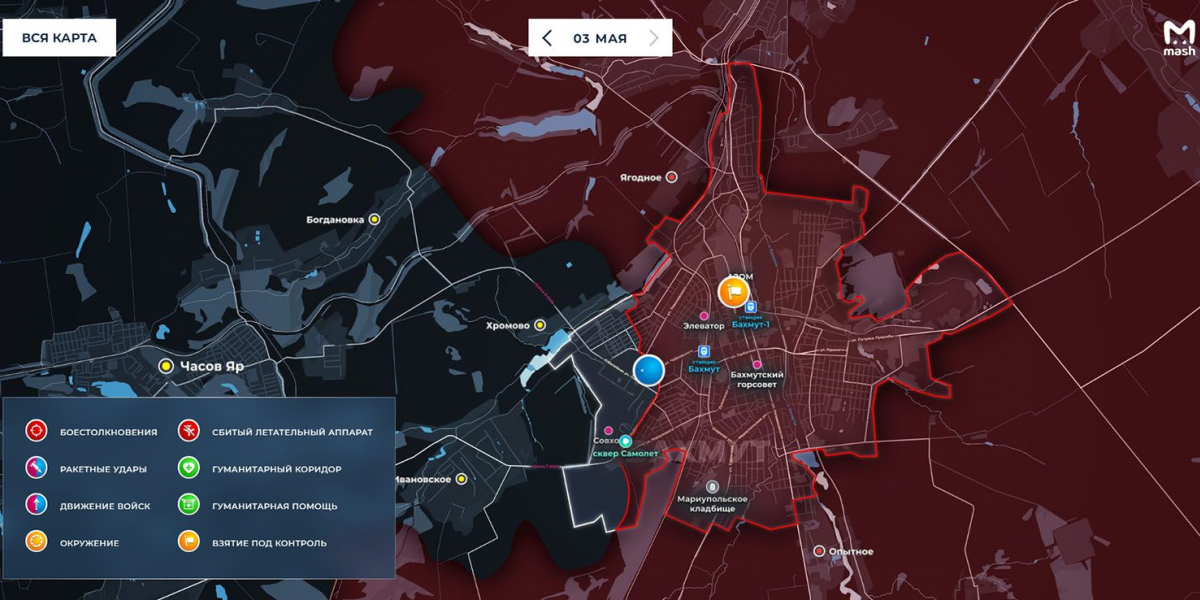Select the Гуманитарная помощь legend entry
This screenshot has width=1200, height=600.
tap(189, 505)
